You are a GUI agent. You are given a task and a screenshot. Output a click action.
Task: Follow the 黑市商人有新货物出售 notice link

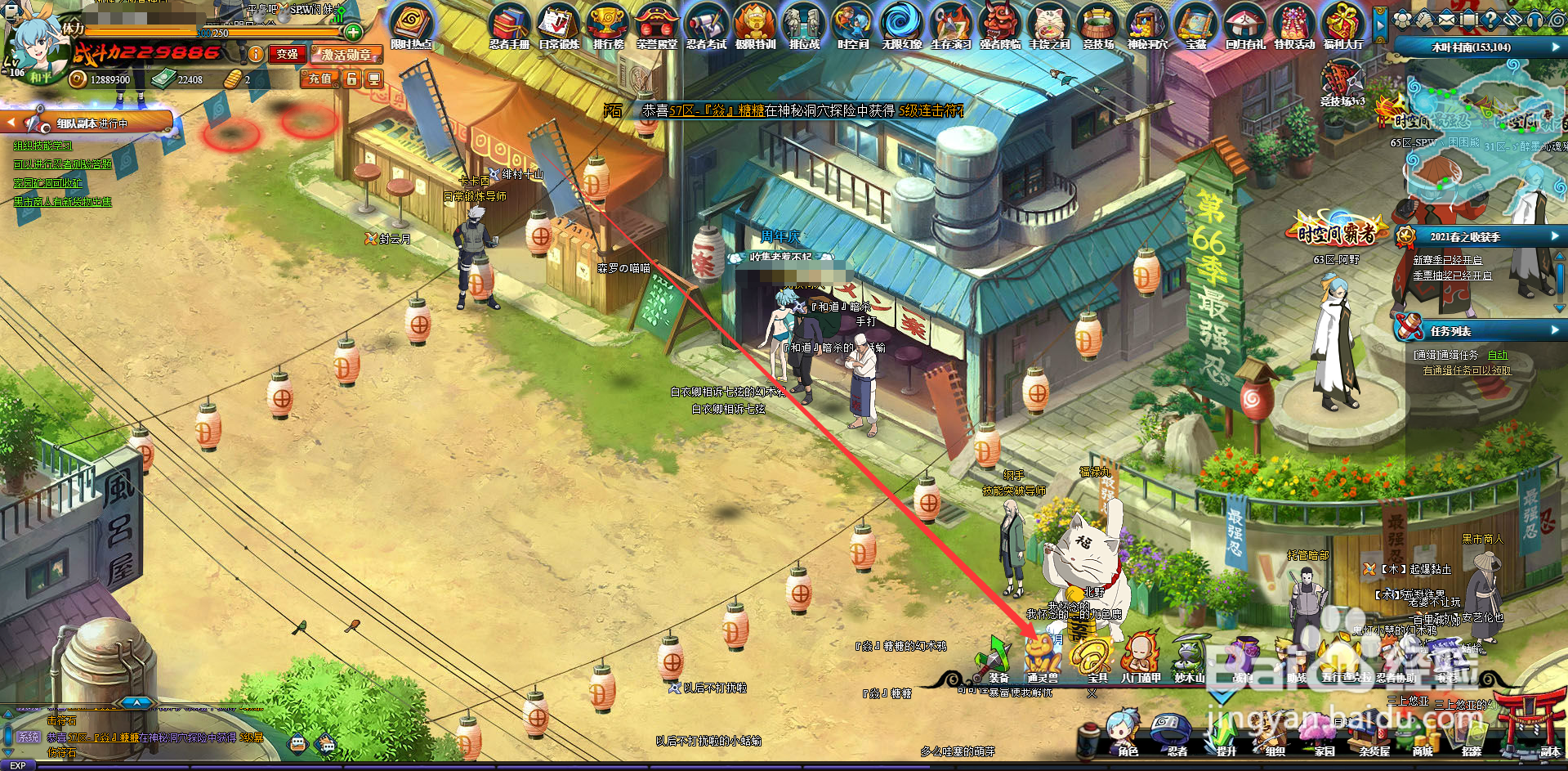pos(63,202)
